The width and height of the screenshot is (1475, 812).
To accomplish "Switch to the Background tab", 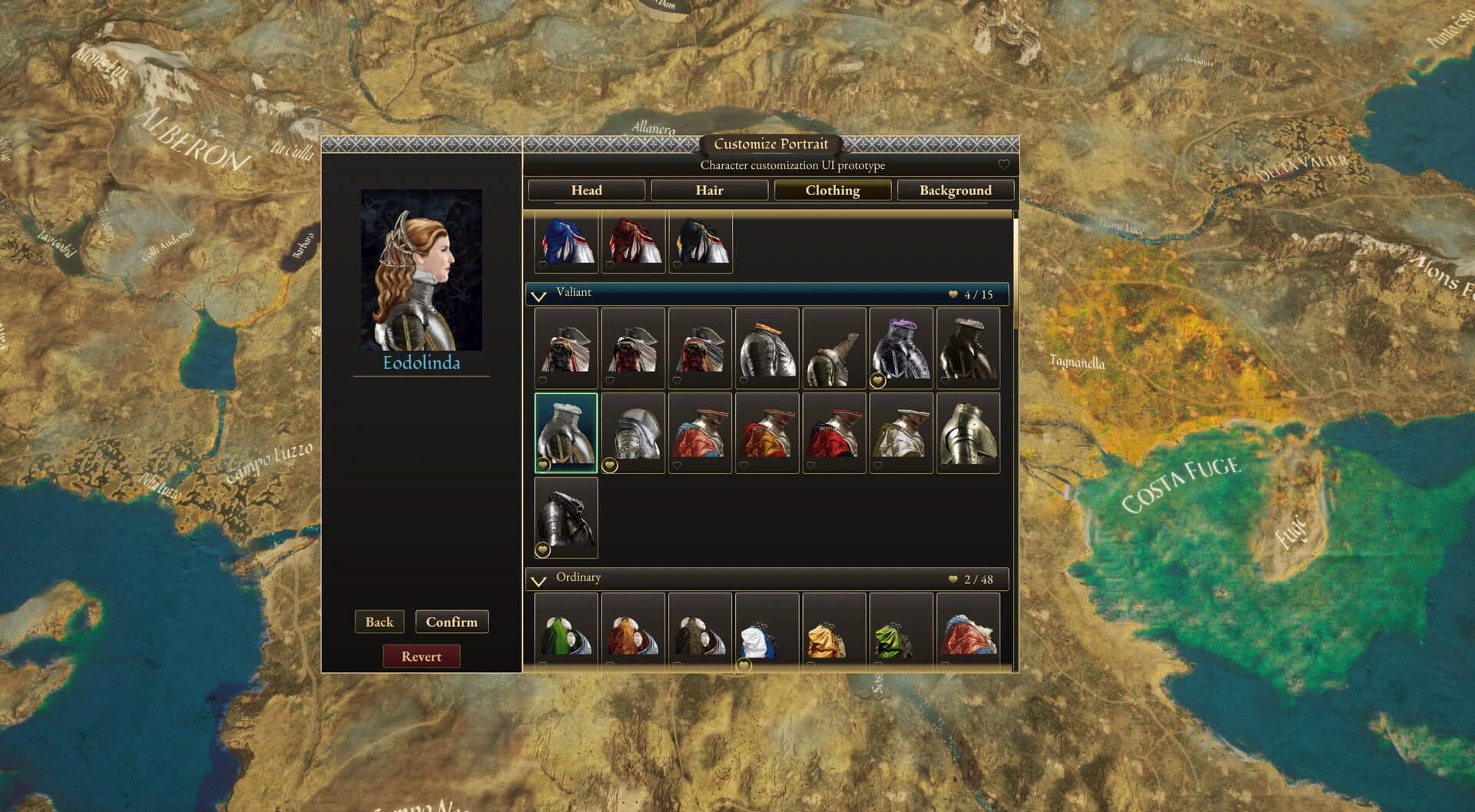I will pyautogui.click(x=956, y=190).
